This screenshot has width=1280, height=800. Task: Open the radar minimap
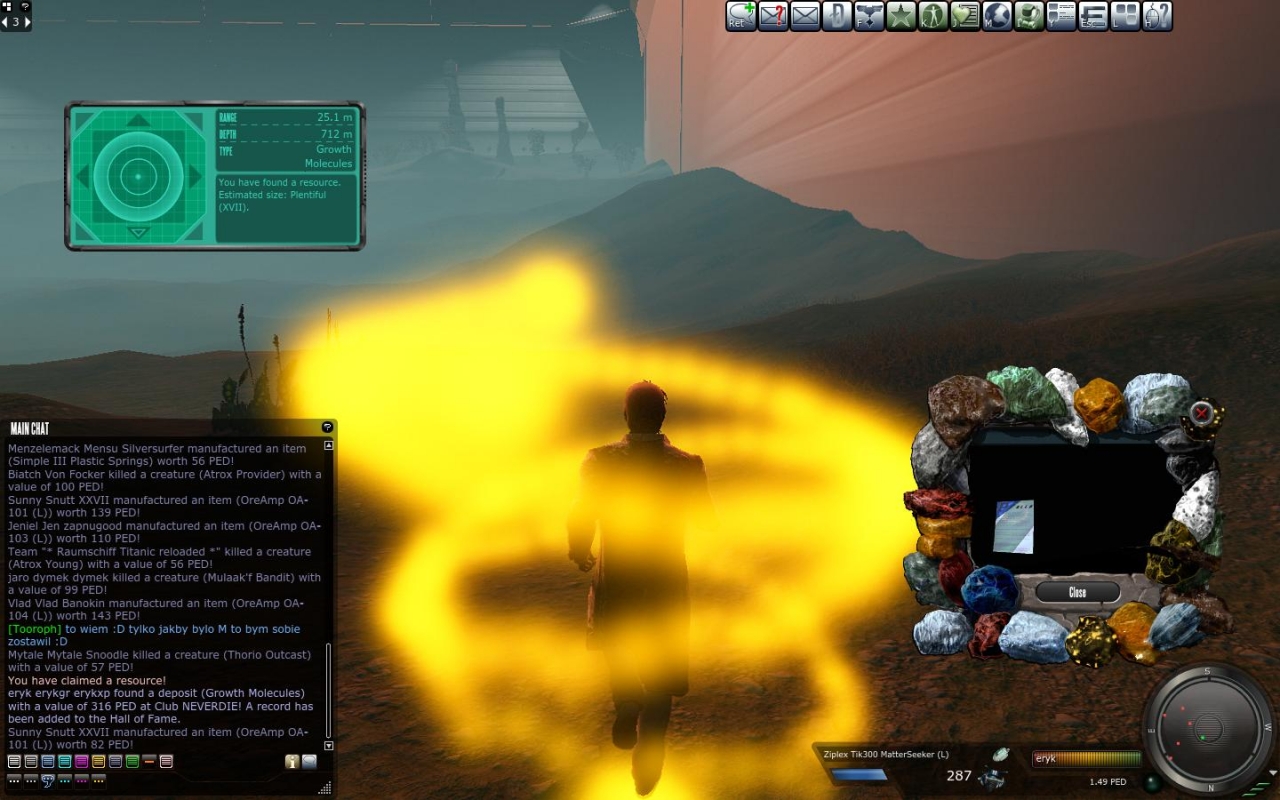tap(1208, 727)
